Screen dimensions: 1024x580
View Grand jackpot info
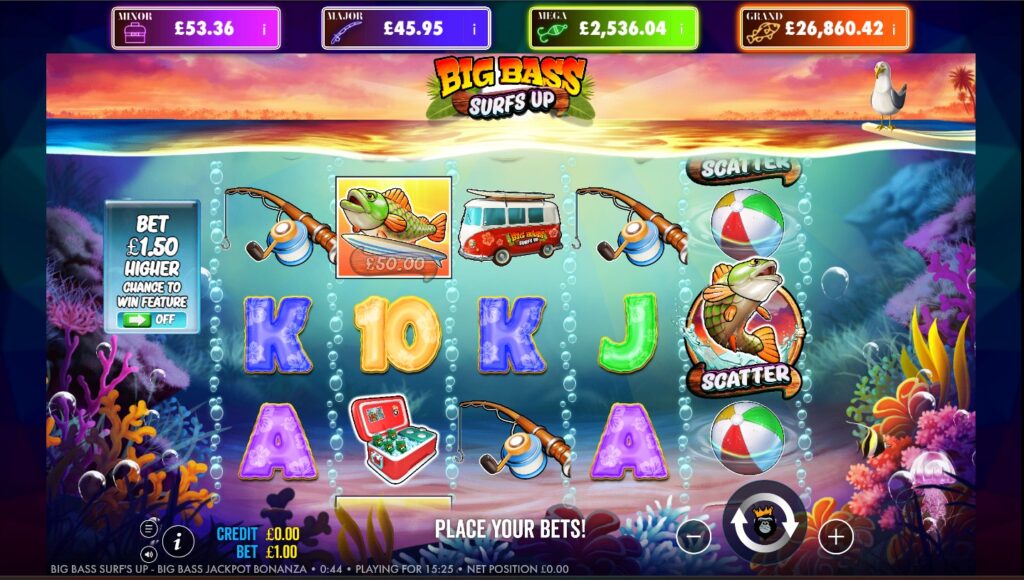pos(894,29)
